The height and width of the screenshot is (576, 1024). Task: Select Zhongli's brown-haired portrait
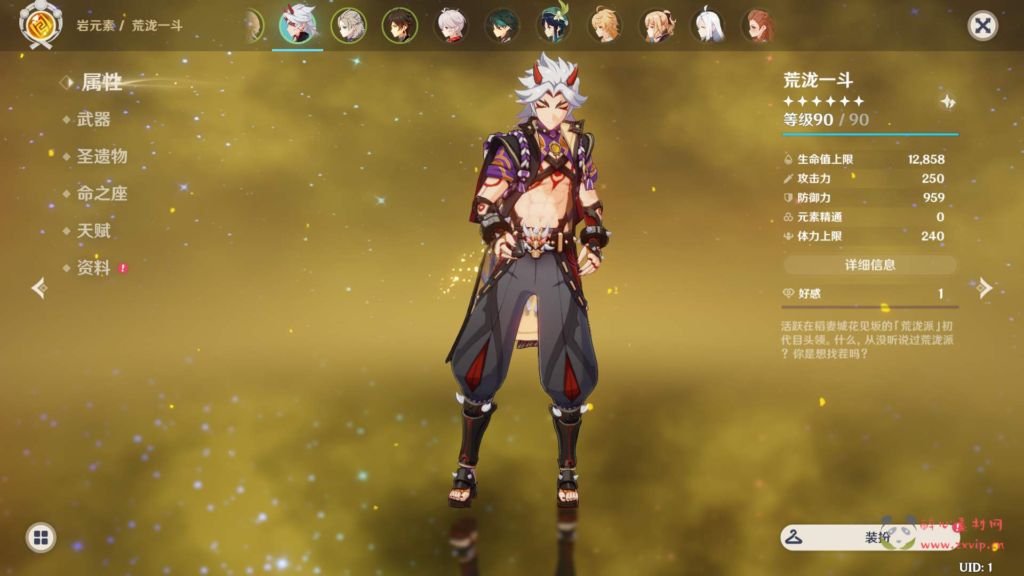400,26
